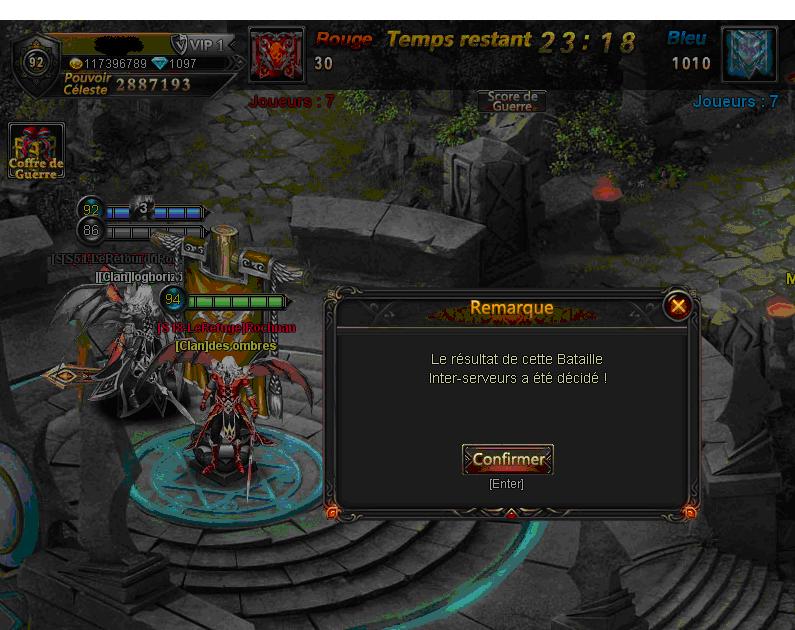The width and height of the screenshot is (795, 630).
Task: Click the level 92 player shield portrait
Action: [36, 62]
